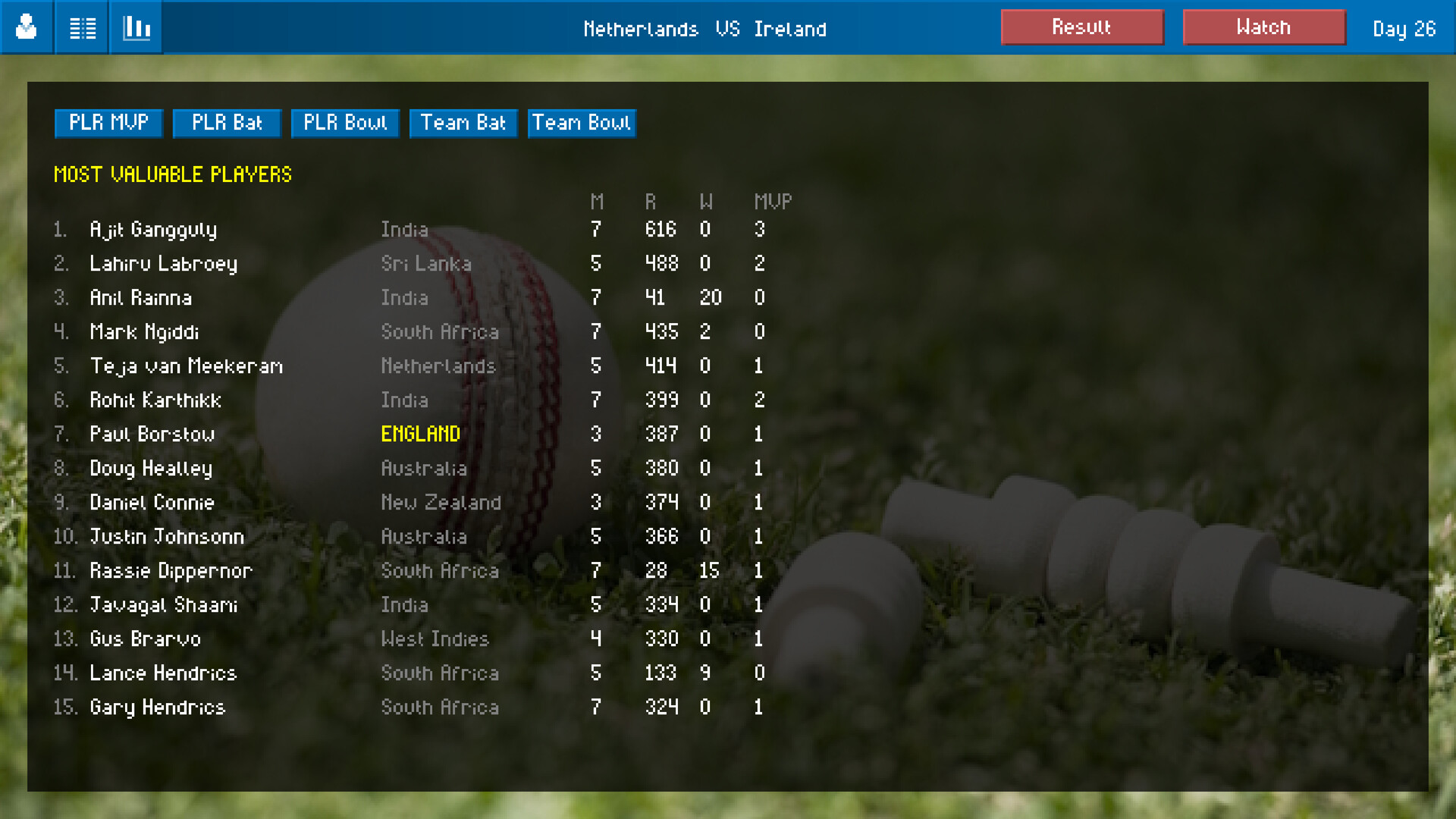Open the player profile icon

pos(26,27)
